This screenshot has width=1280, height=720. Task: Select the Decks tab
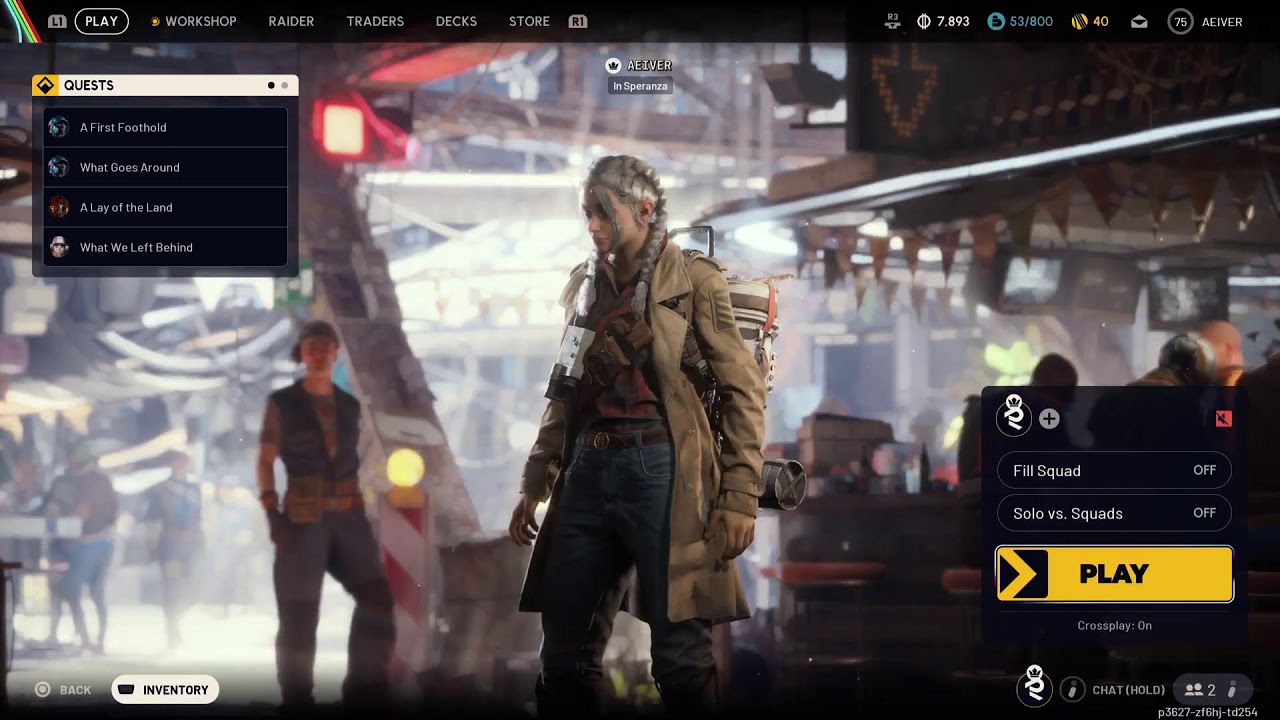[x=456, y=21]
